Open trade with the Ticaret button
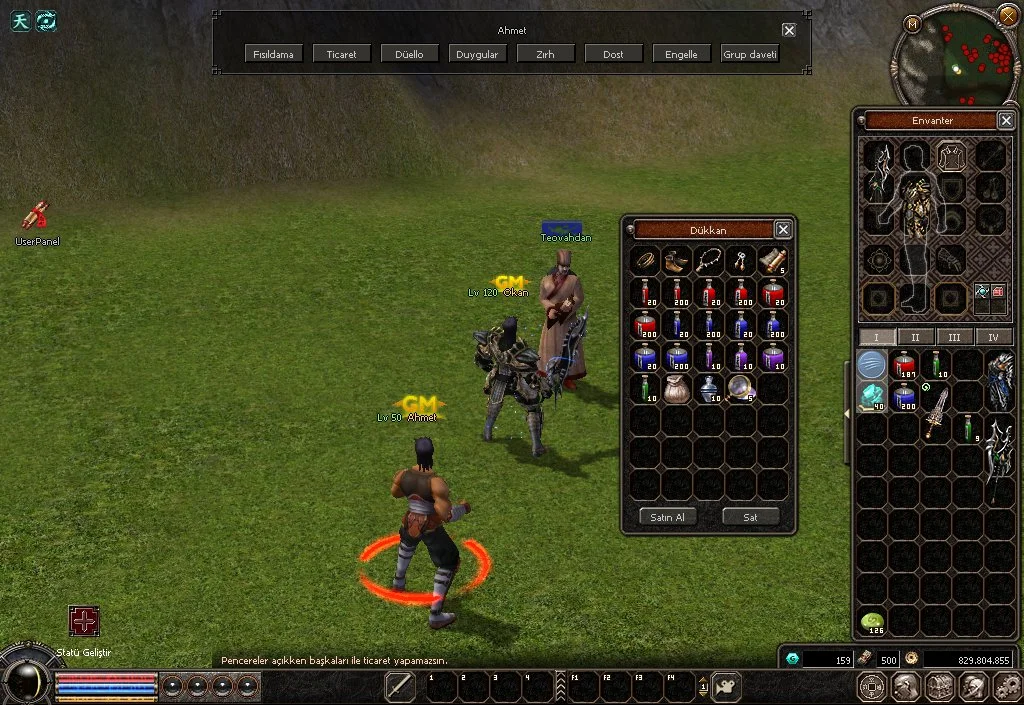Viewport: 1024px width, 705px height. click(341, 54)
